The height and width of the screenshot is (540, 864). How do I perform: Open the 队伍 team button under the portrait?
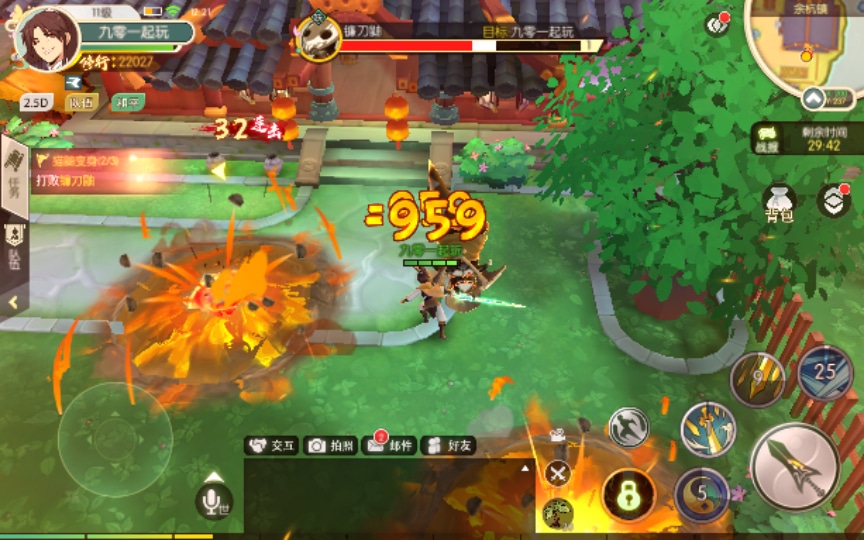(x=81, y=102)
